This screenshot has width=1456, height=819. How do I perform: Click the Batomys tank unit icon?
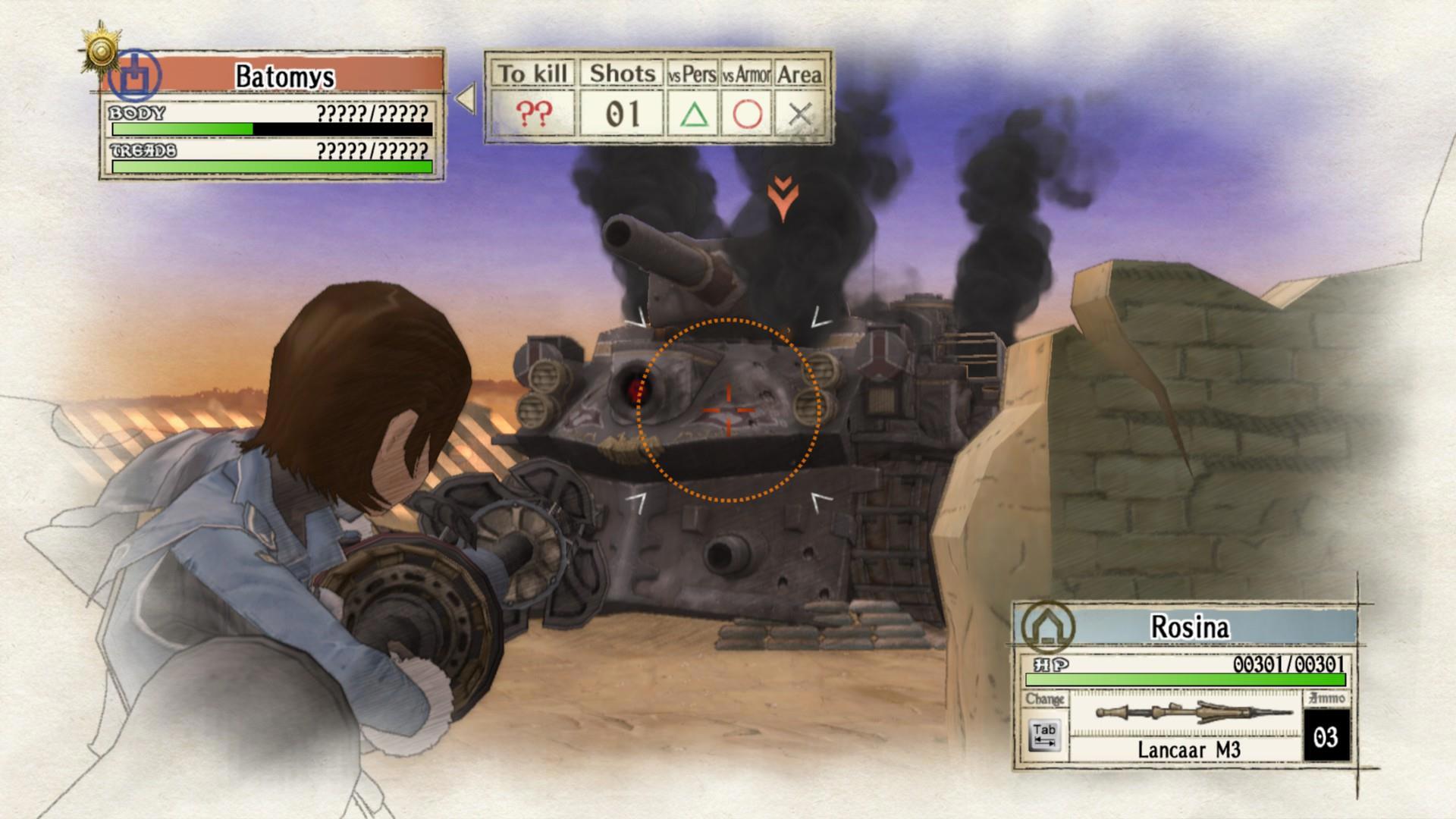coord(134,76)
